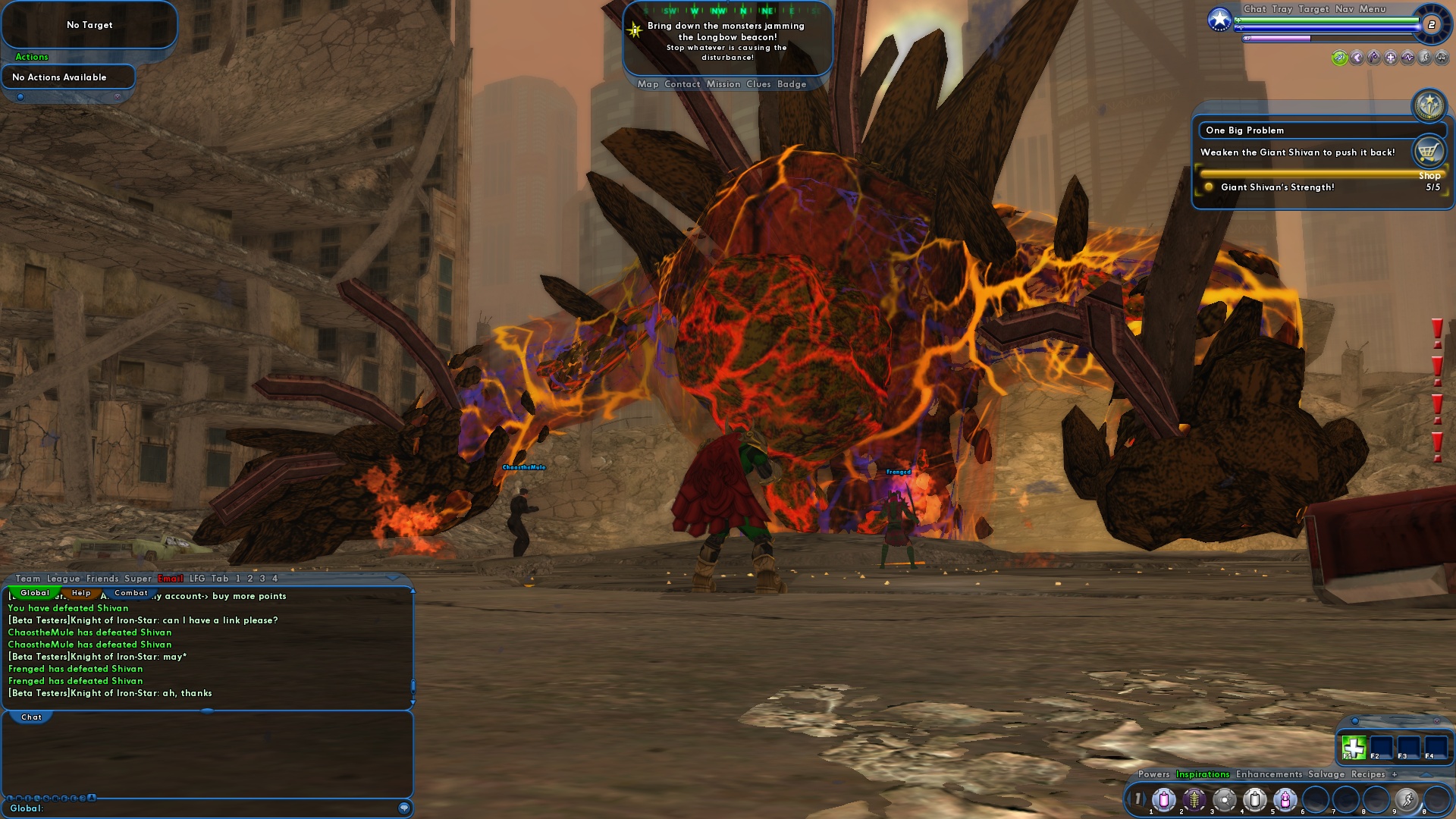1456x819 pixels.
Task: Click the compass icon above the mission tracker
Action: click(x=1429, y=106)
